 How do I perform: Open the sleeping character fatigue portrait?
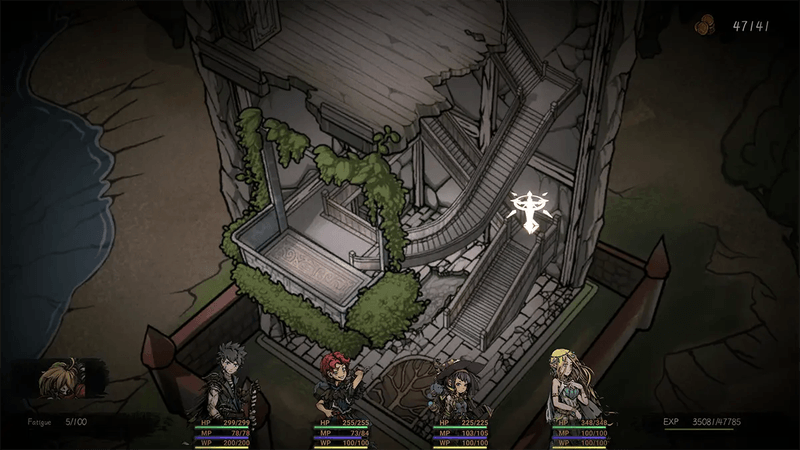pos(63,383)
